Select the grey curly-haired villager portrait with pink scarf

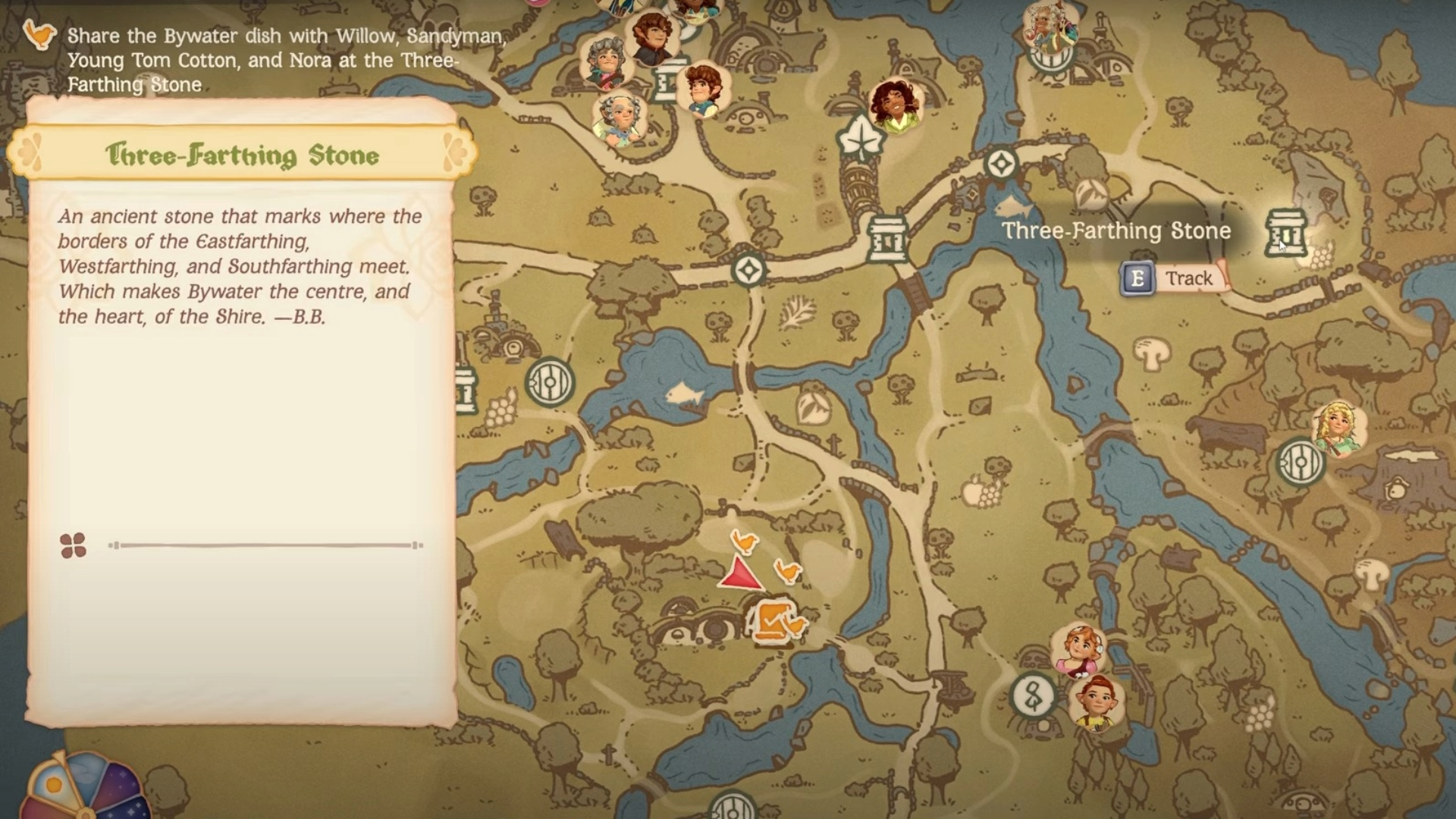coord(605,62)
